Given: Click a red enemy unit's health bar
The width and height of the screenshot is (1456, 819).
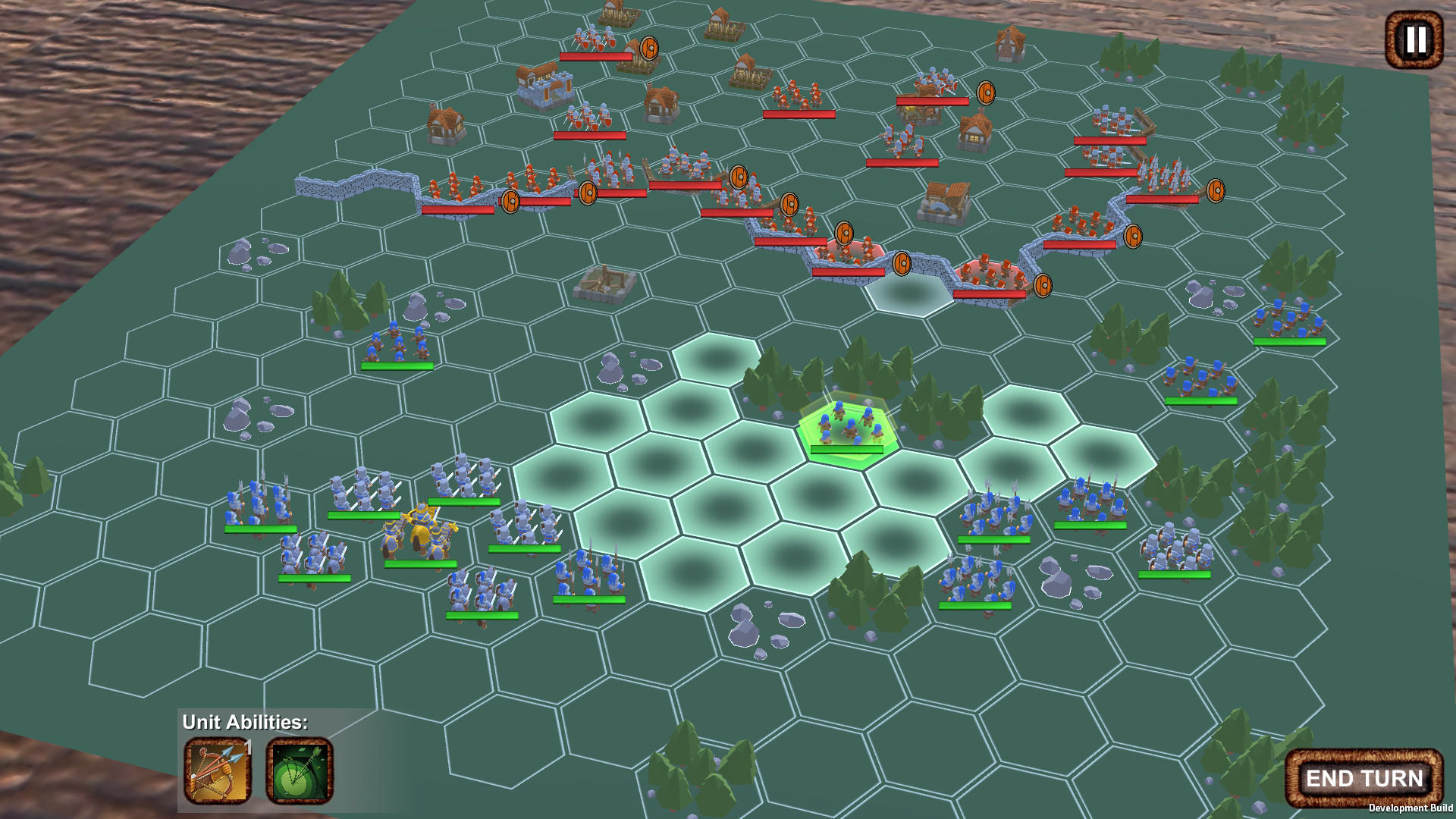Looking at the screenshot, I should point(595,56).
